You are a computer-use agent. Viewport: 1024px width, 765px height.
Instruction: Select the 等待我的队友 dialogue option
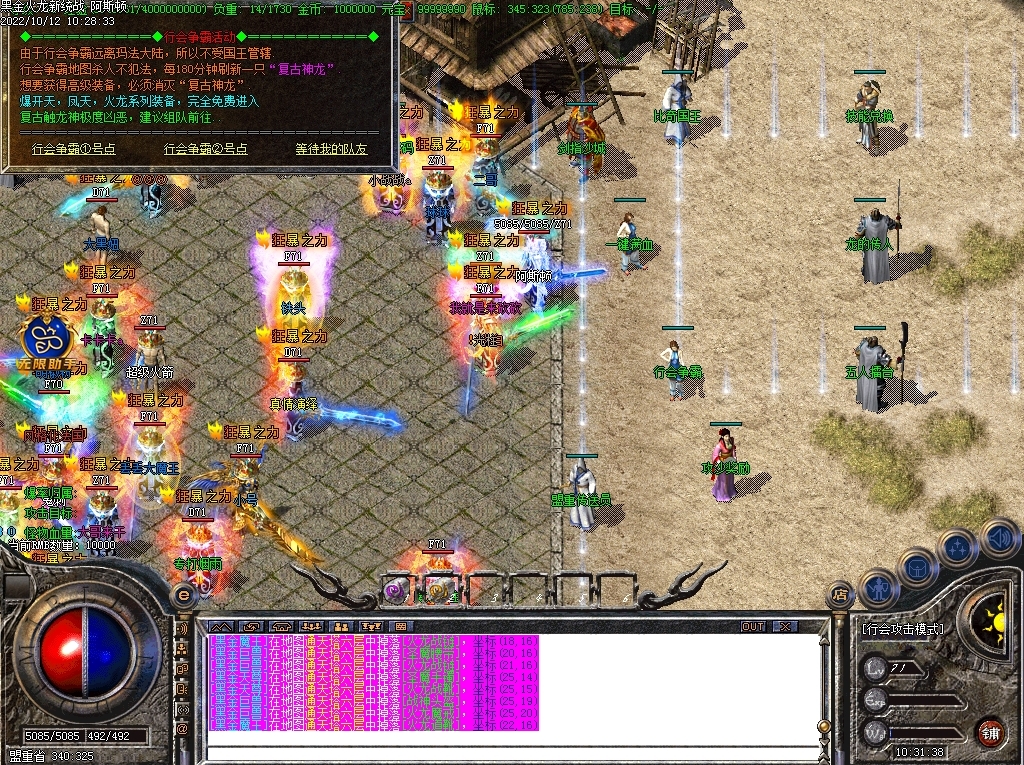[331, 149]
